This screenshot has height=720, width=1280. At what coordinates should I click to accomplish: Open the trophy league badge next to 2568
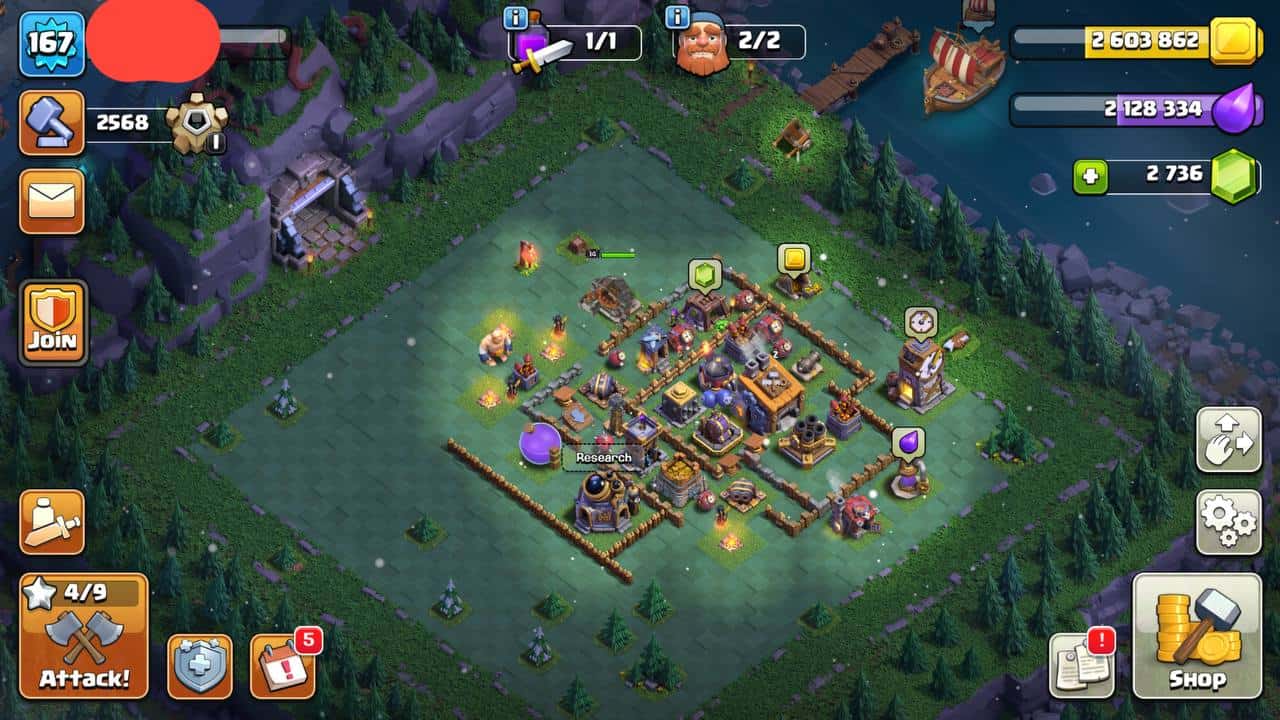[x=197, y=123]
